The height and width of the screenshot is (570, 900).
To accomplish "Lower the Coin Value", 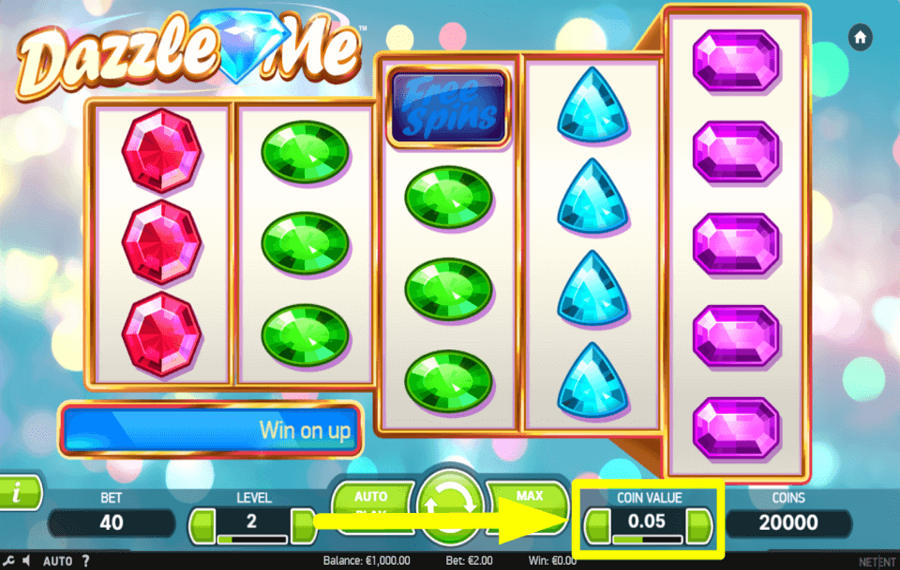I will click(x=597, y=521).
